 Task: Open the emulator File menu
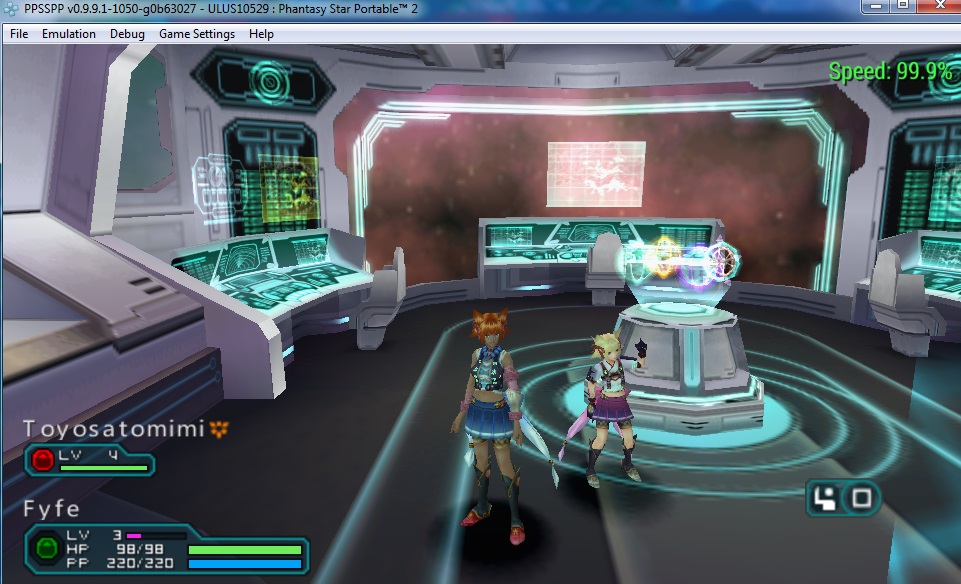(x=19, y=34)
